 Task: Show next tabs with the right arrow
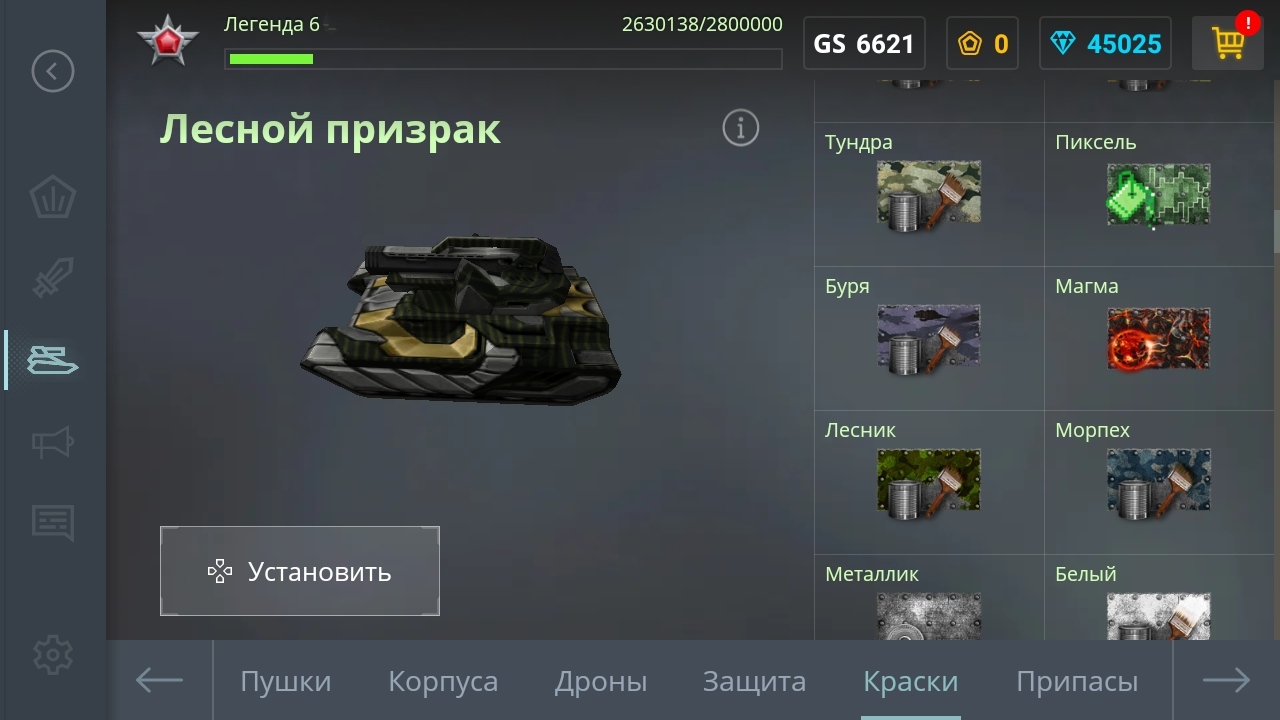click(x=1226, y=681)
